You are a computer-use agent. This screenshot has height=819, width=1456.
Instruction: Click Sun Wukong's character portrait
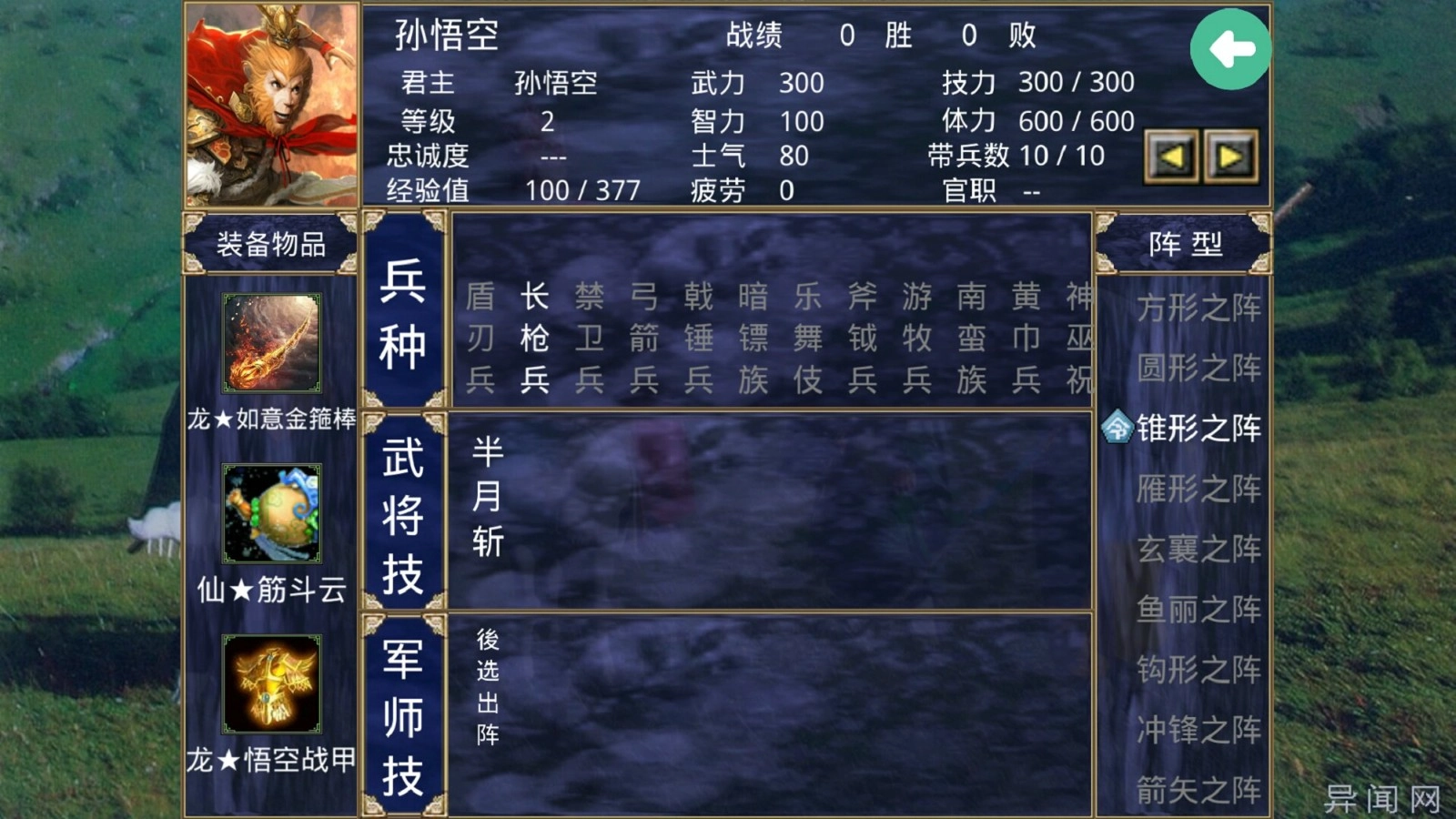coord(268,103)
